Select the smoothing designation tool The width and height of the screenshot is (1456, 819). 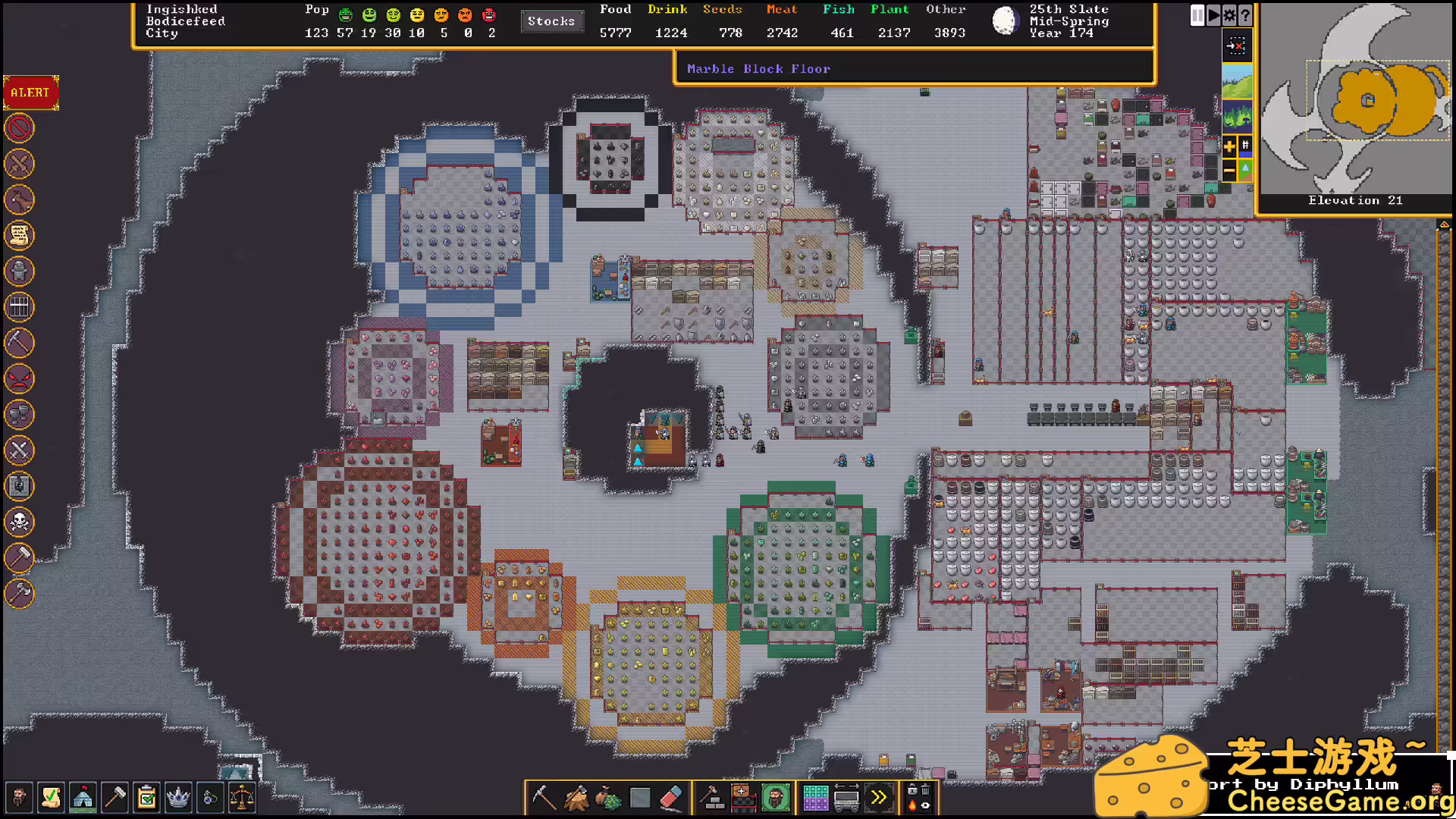click(639, 798)
